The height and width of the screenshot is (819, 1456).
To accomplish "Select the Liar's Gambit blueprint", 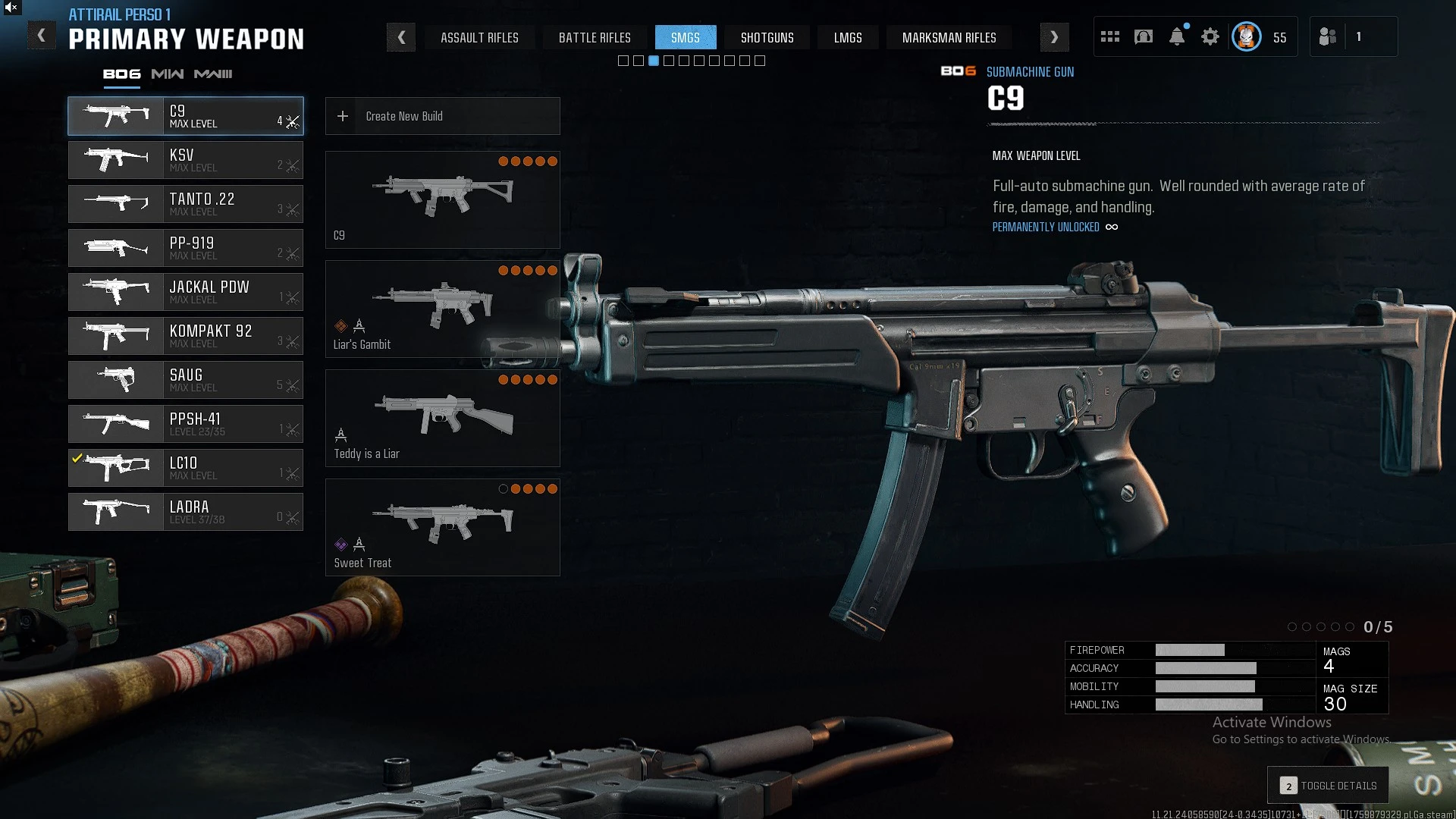I will [443, 309].
